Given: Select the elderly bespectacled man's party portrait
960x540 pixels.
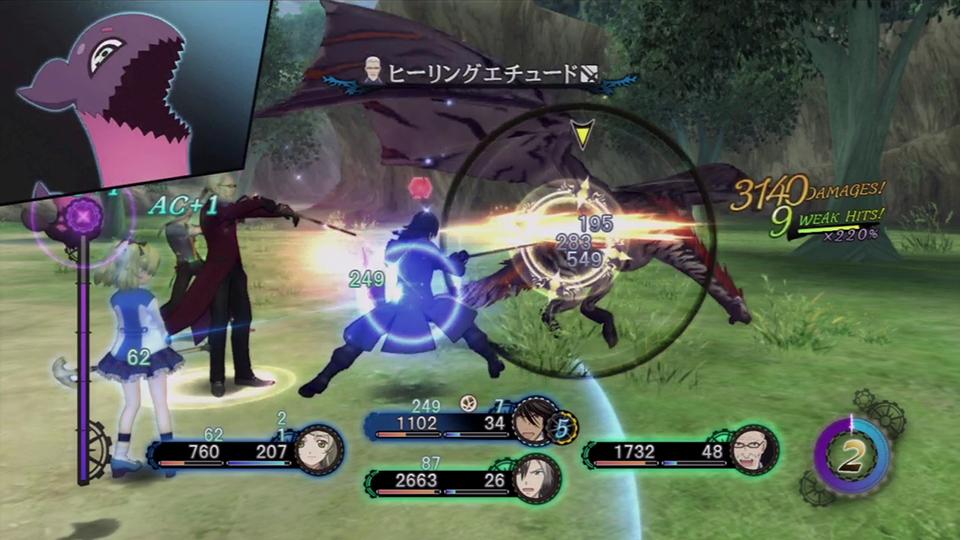Looking at the screenshot, I should (752, 449).
